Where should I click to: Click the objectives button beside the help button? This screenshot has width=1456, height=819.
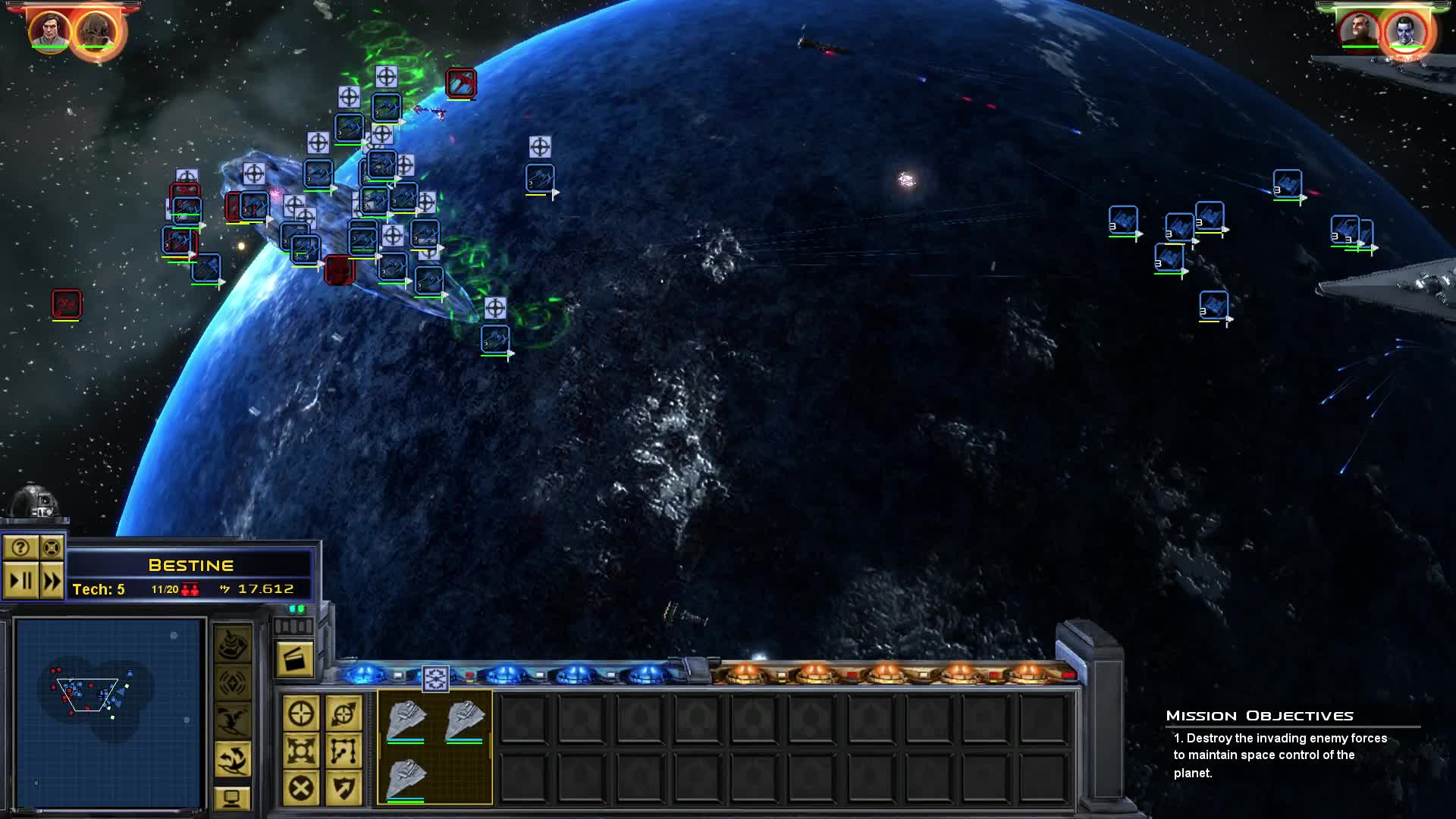click(52, 548)
